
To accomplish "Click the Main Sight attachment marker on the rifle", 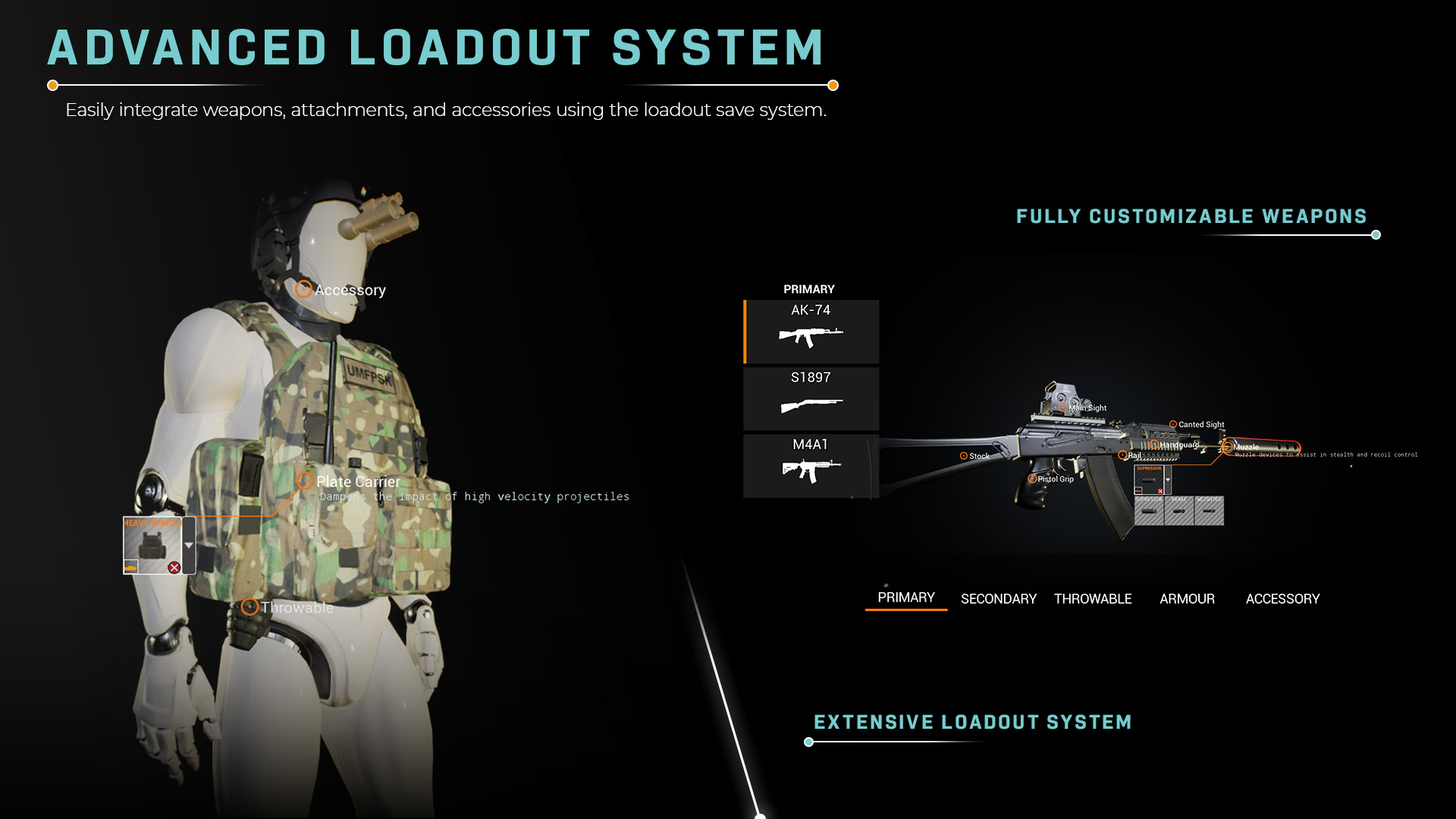I will tap(1062, 407).
